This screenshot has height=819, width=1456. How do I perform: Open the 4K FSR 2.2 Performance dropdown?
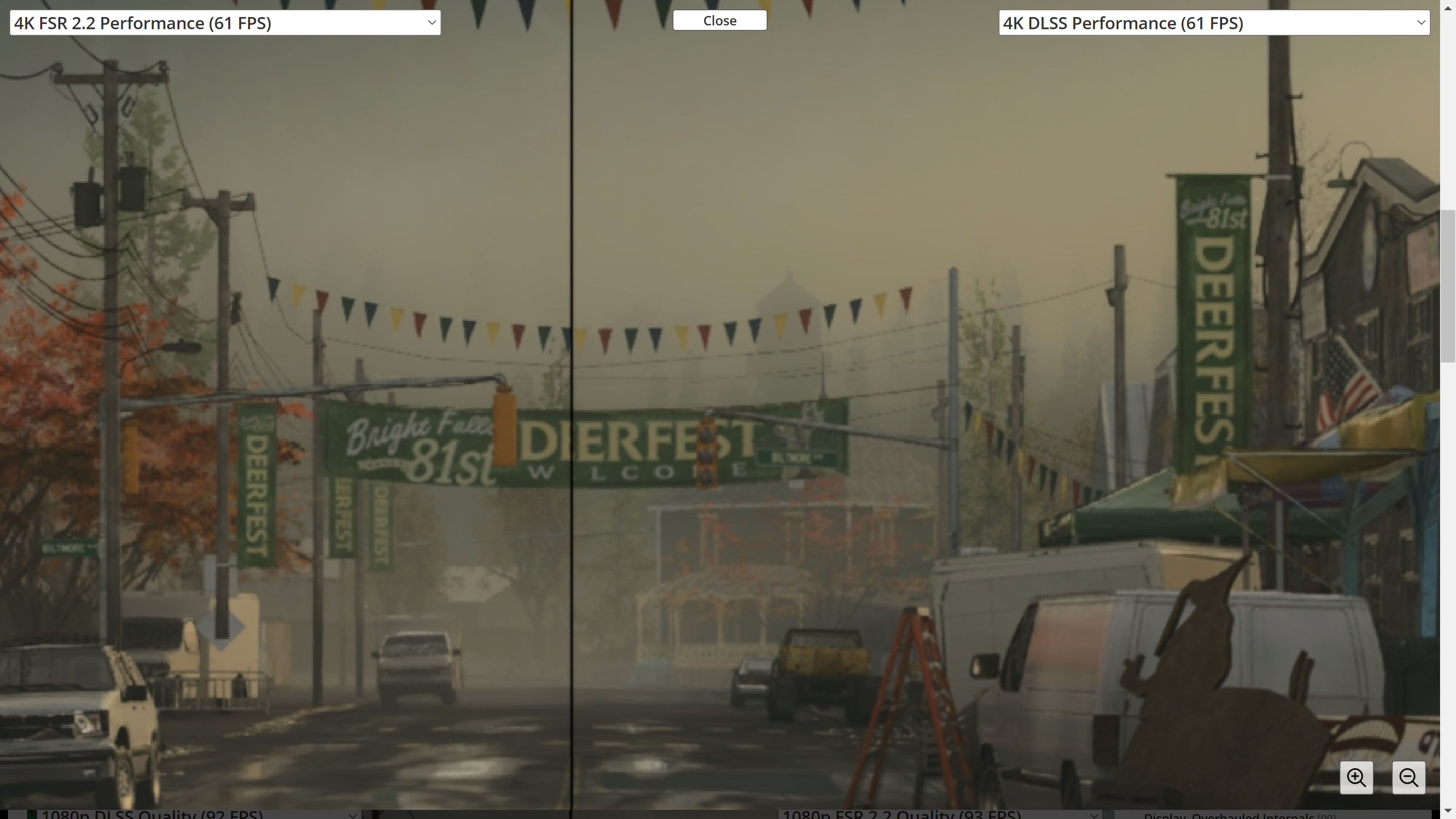[x=225, y=23]
